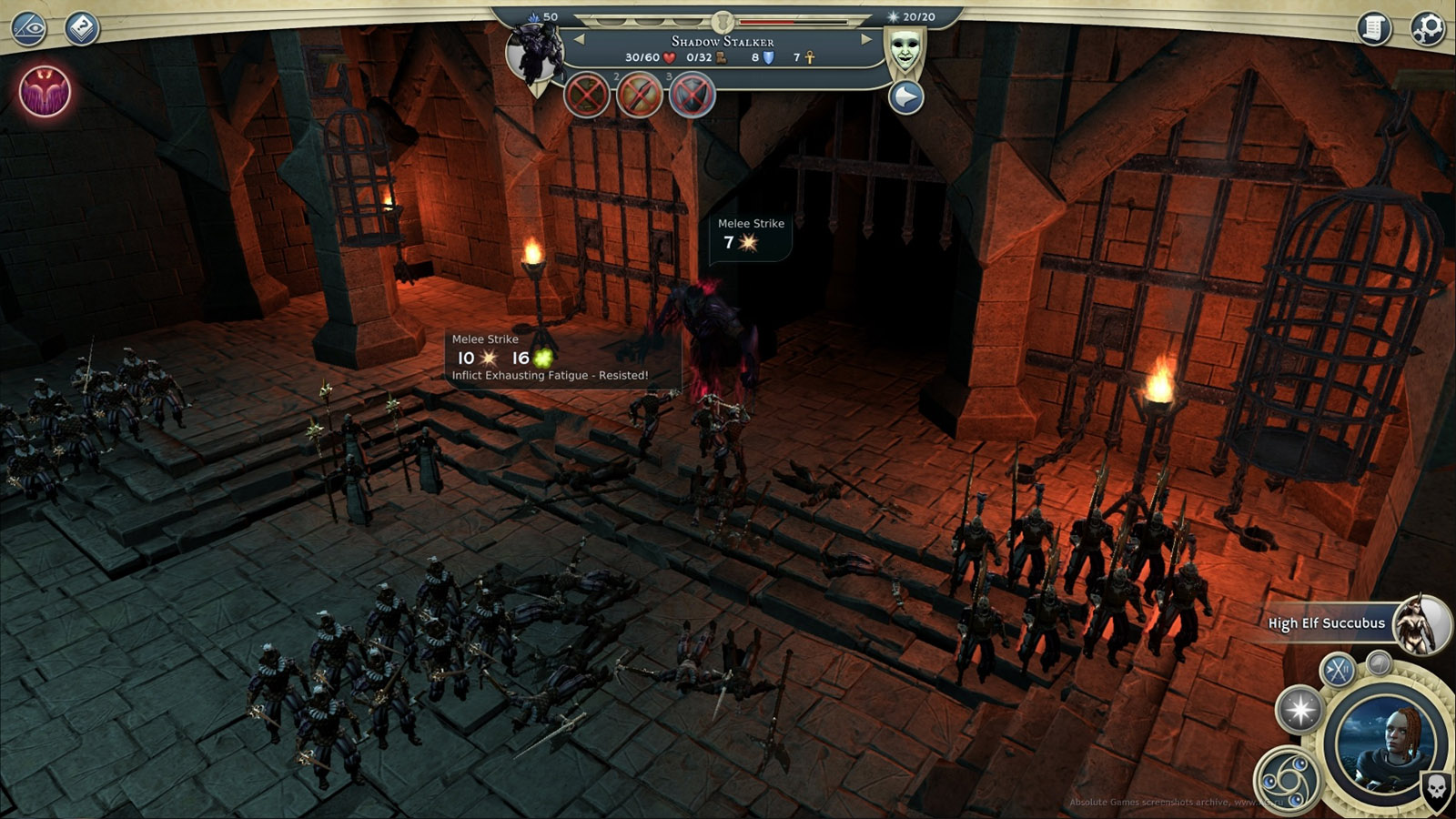This screenshot has width=1456, height=819.
Task: Cycle to the next unit arrow
Action: (865, 39)
